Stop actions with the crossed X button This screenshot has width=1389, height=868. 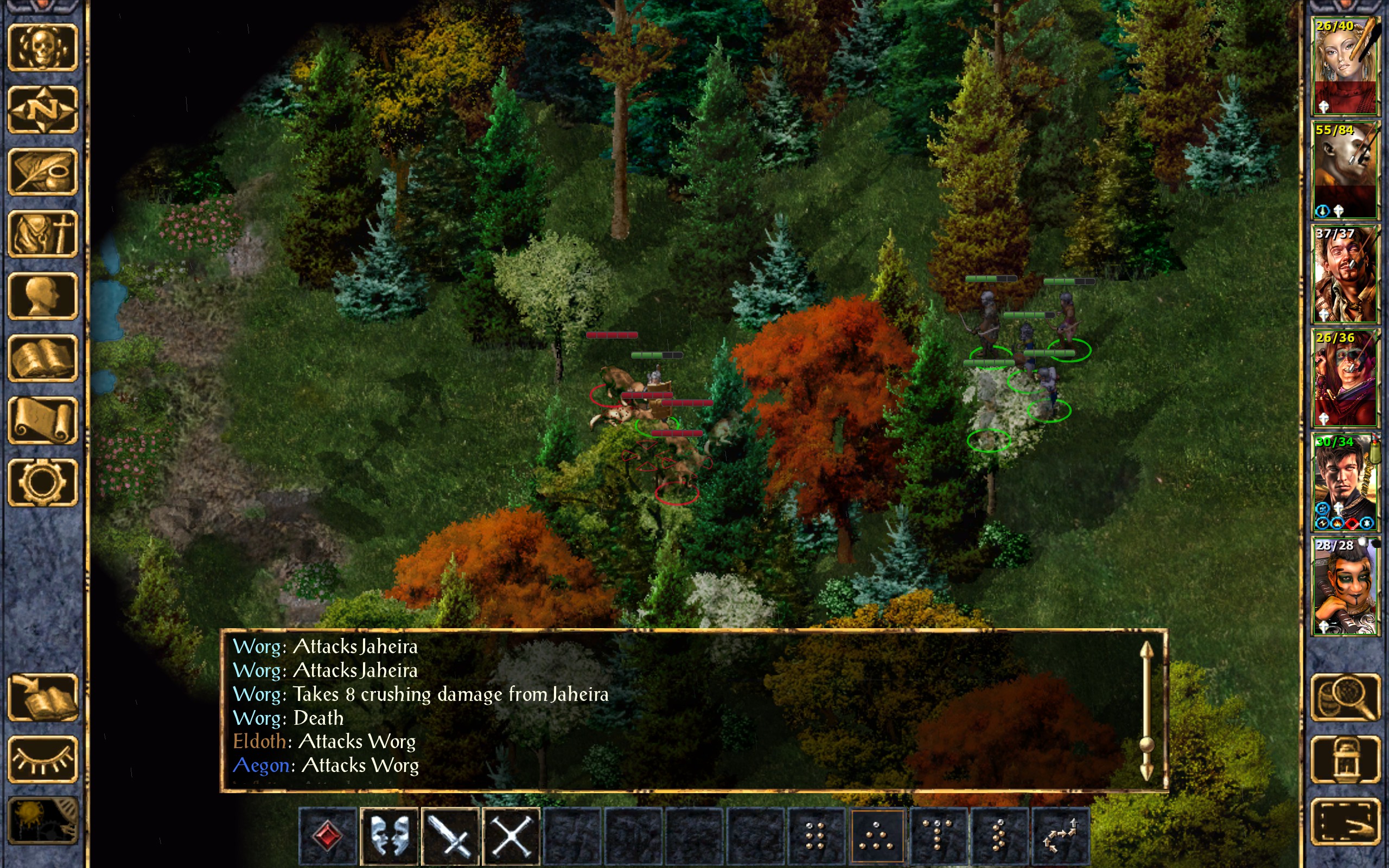tap(512, 835)
